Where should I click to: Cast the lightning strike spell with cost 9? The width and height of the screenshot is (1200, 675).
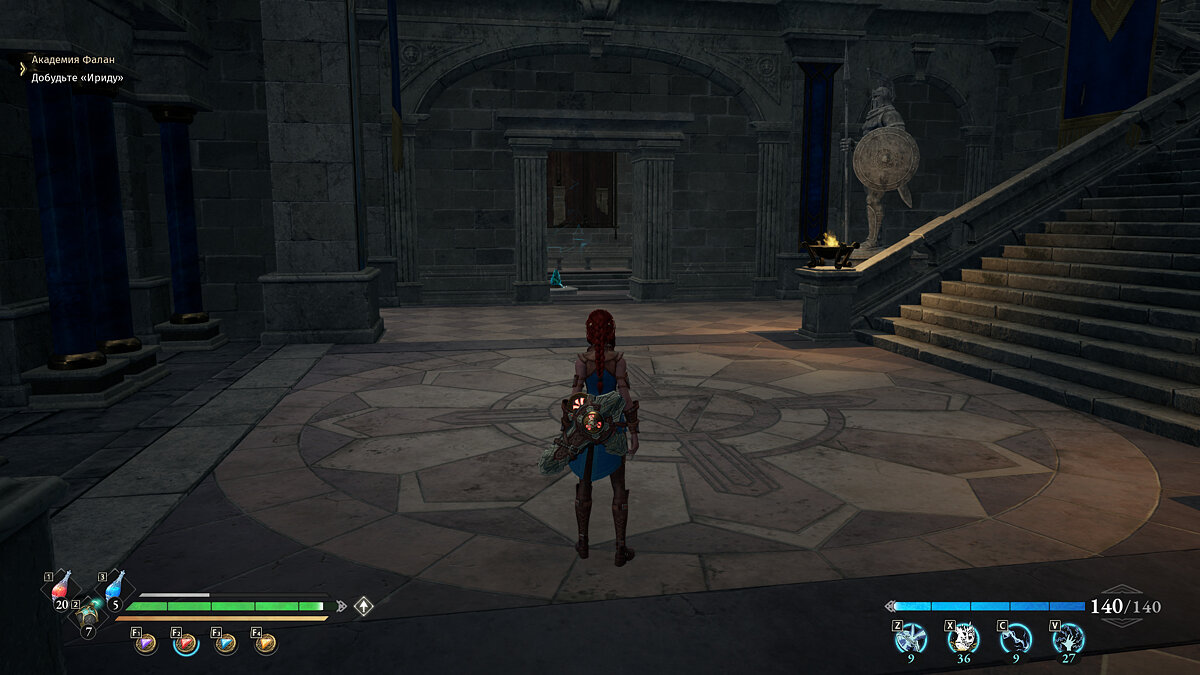(x=911, y=637)
